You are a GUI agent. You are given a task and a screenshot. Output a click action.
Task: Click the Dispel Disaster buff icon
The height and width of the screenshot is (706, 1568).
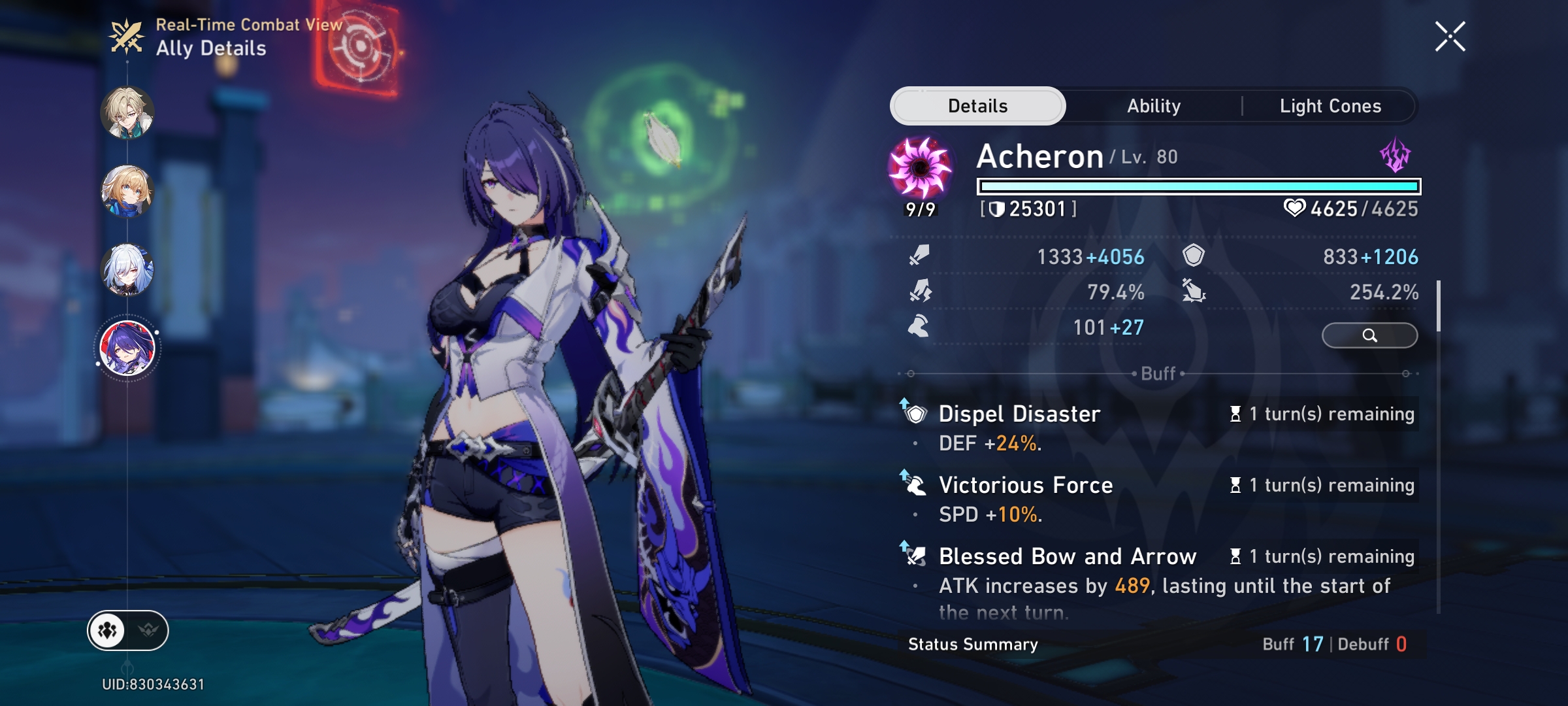pos(914,413)
